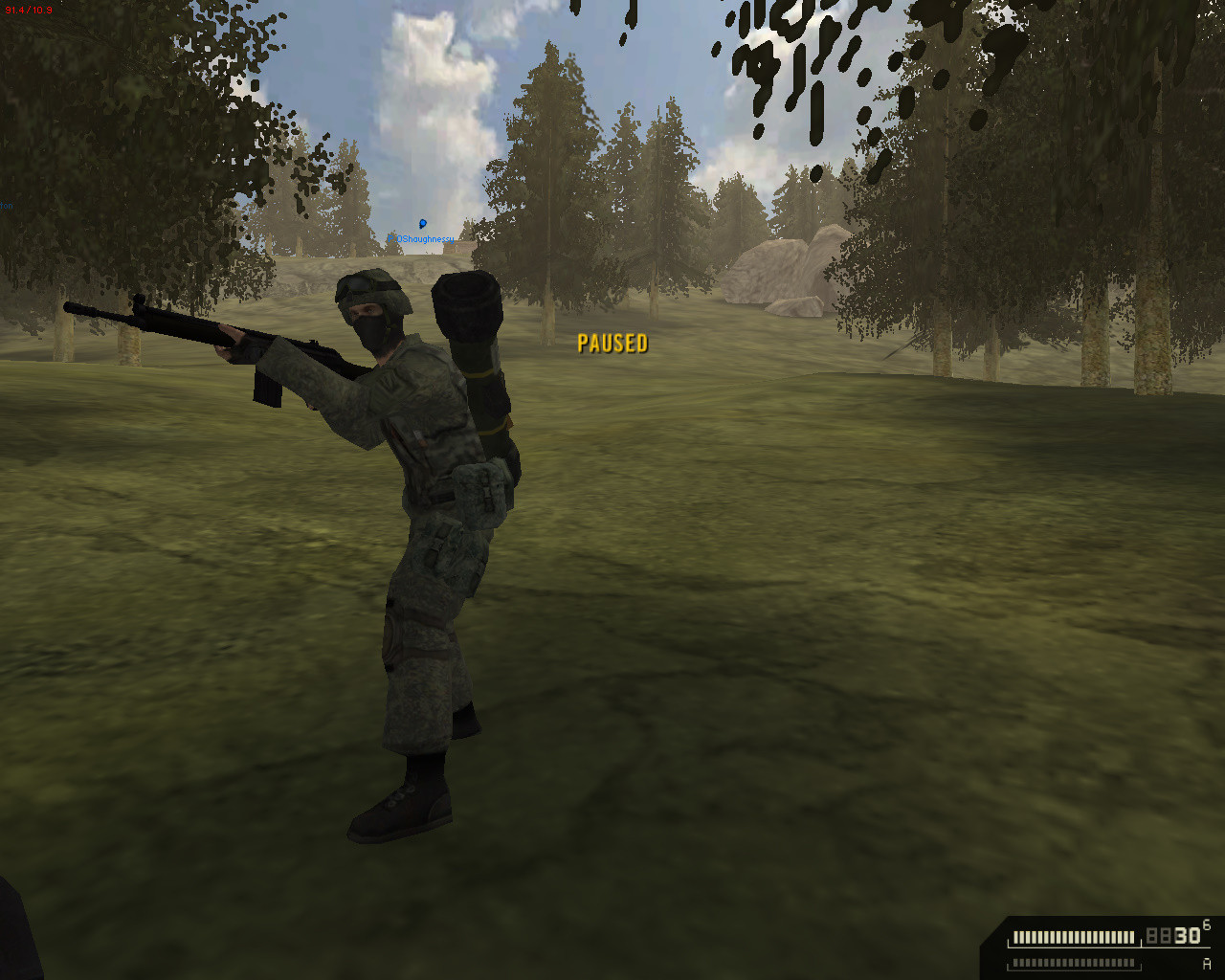Click the magazine ammo bar segments
The height and width of the screenshot is (980, 1225).
pyautogui.click(x=1072, y=937)
